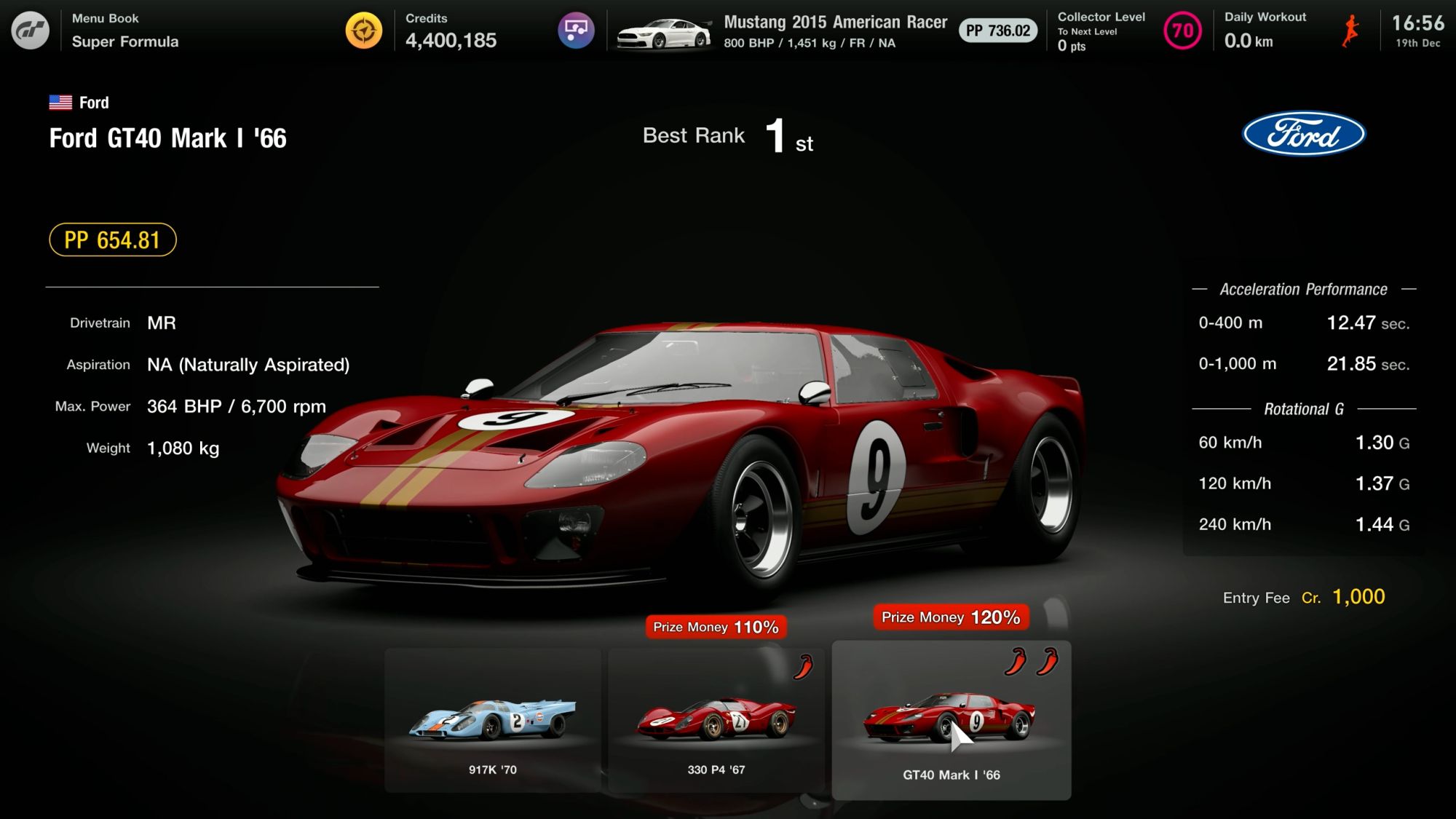Show the Credits balance panel
Screen dimensions: 1456x819
coord(451,31)
